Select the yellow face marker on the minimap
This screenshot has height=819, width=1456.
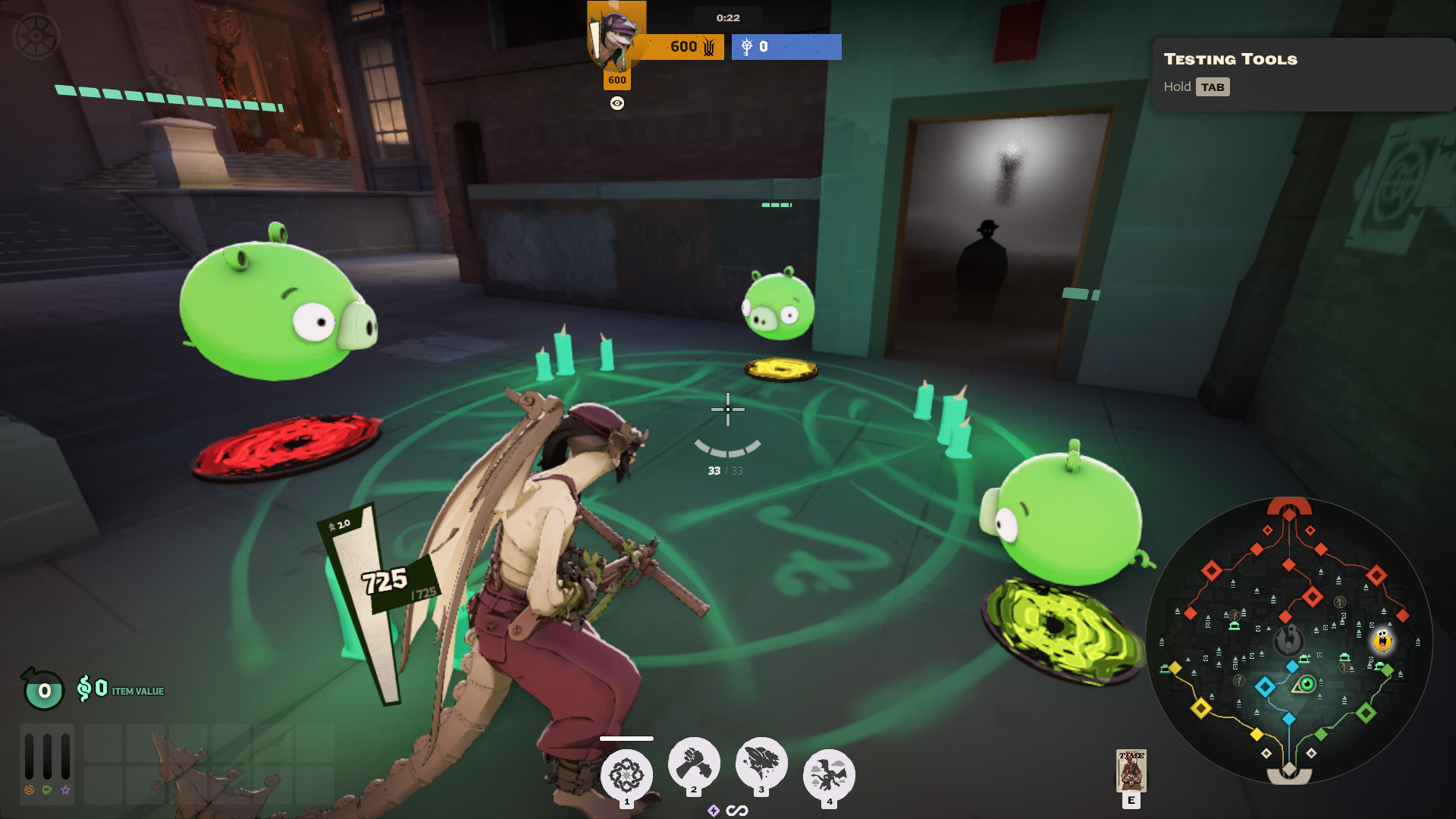point(1382,641)
